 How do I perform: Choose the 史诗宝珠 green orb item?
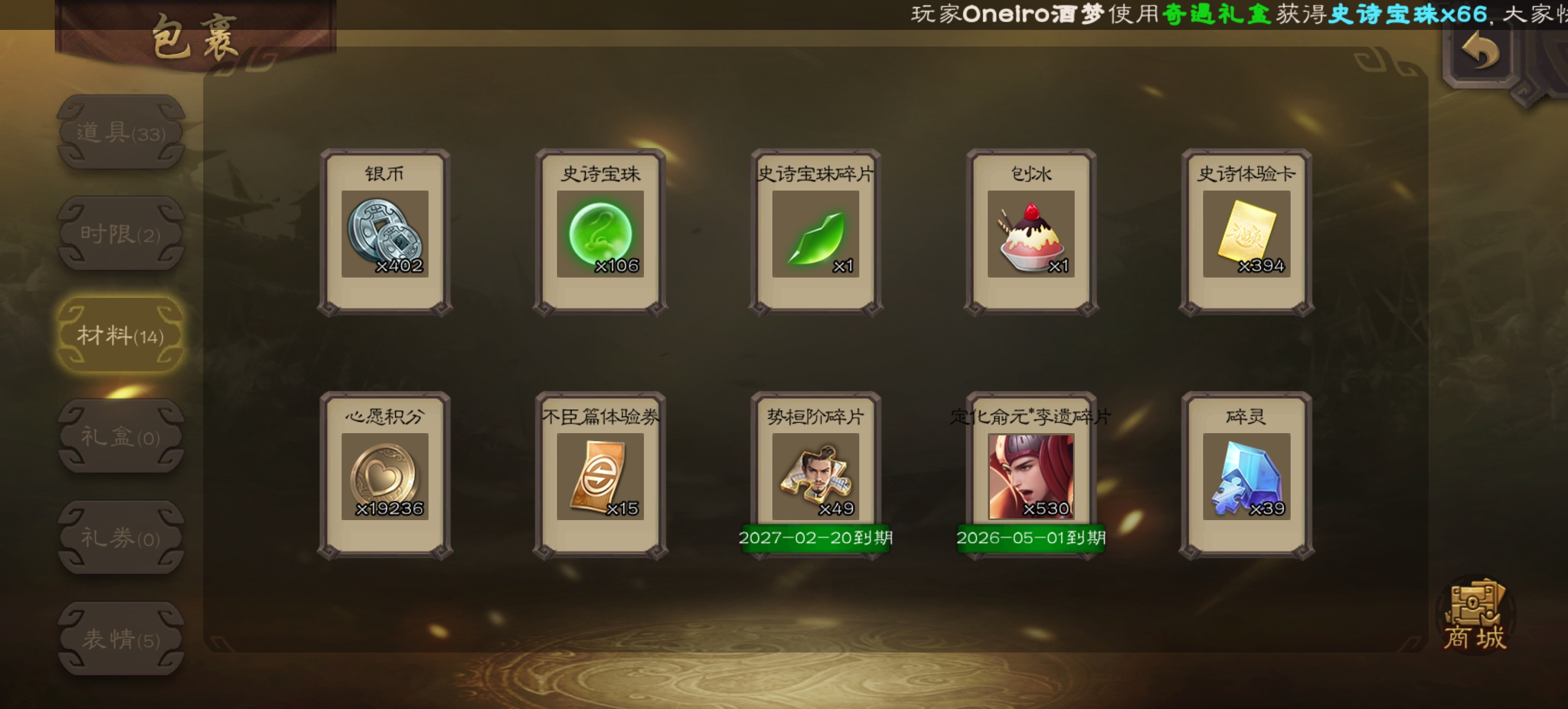click(600, 233)
